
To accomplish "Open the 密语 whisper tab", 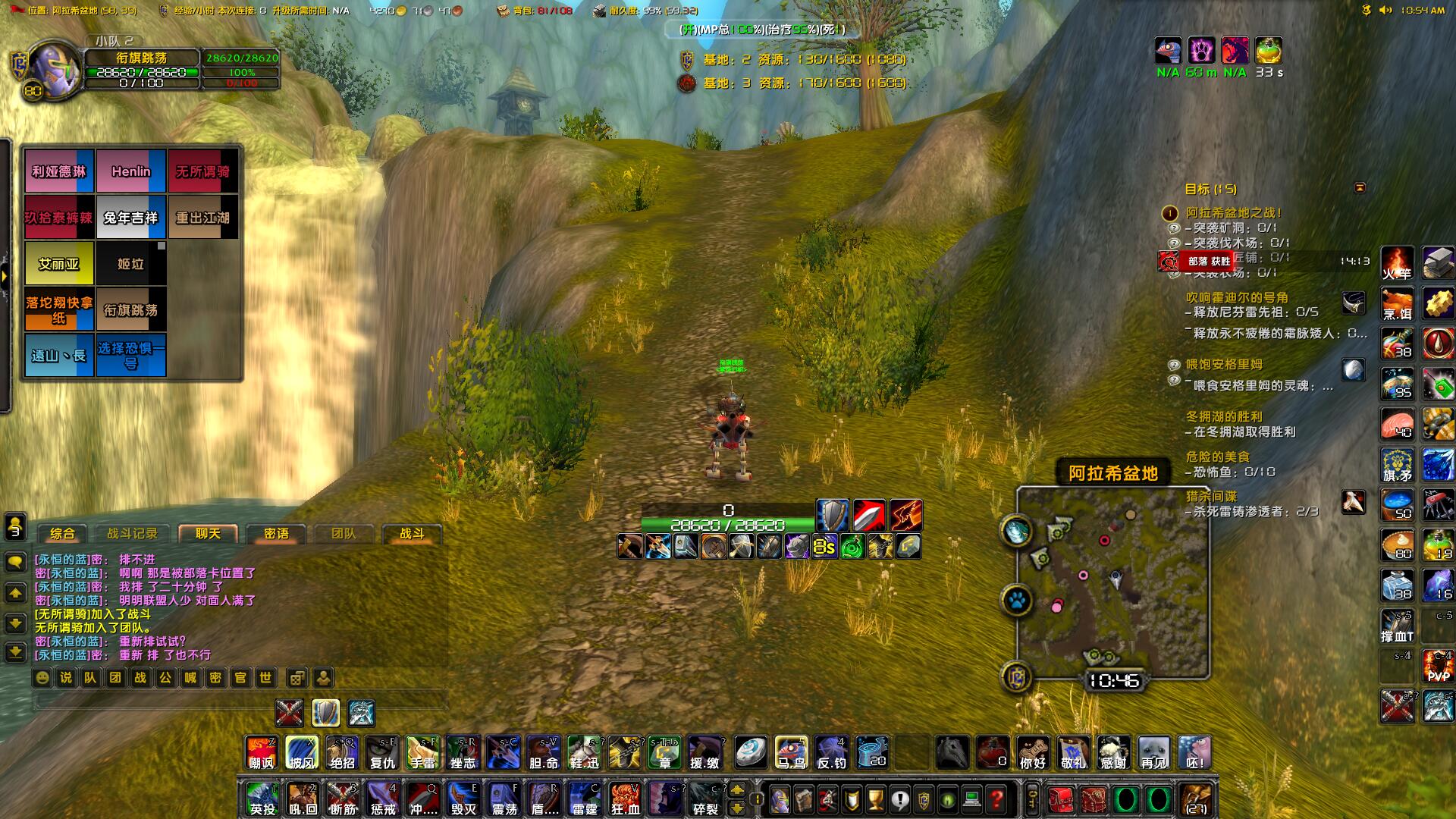I will (276, 534).
